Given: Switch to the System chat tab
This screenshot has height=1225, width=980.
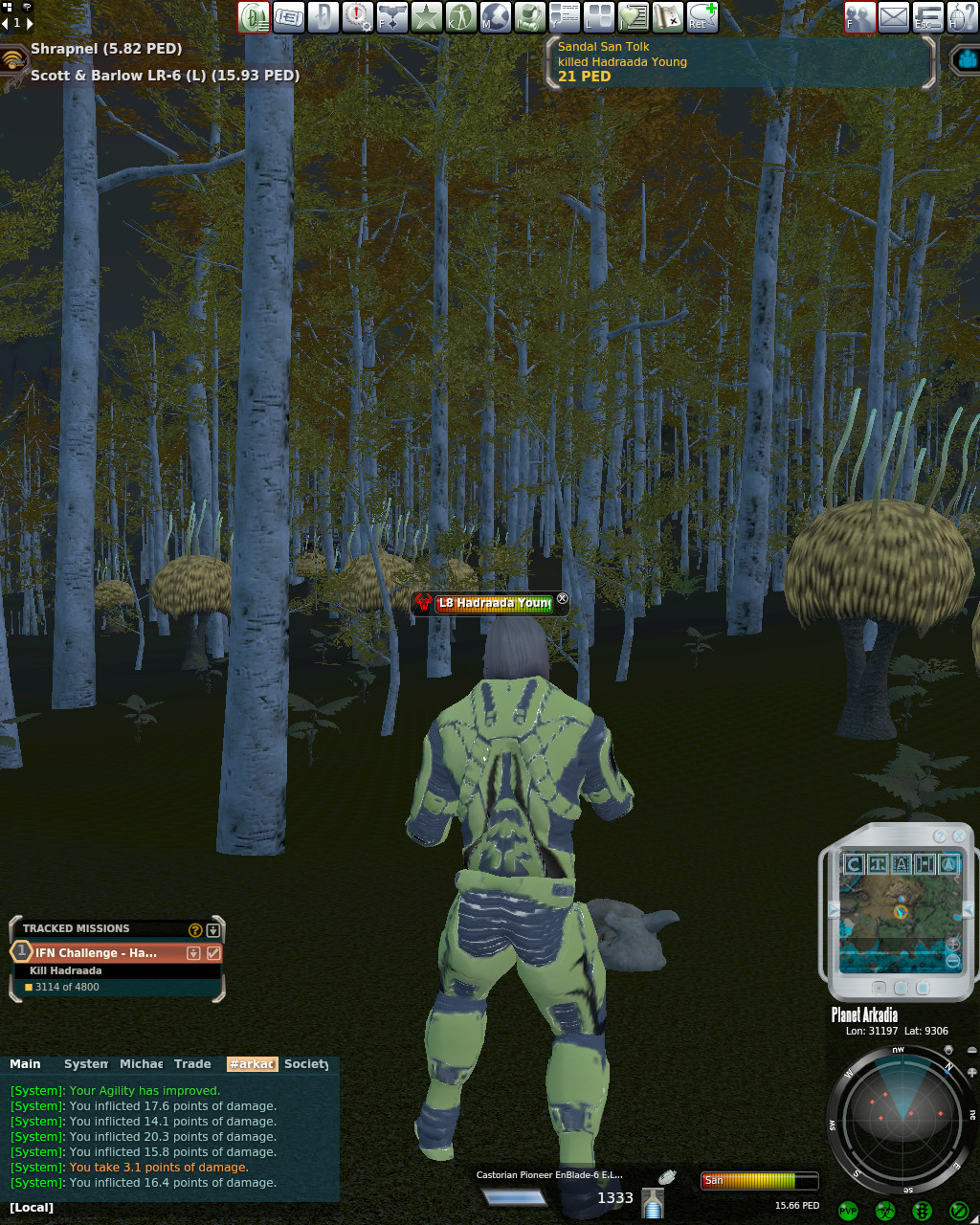Looking at the screenshot, I should pyautogui.click(x=86, y=1064).
